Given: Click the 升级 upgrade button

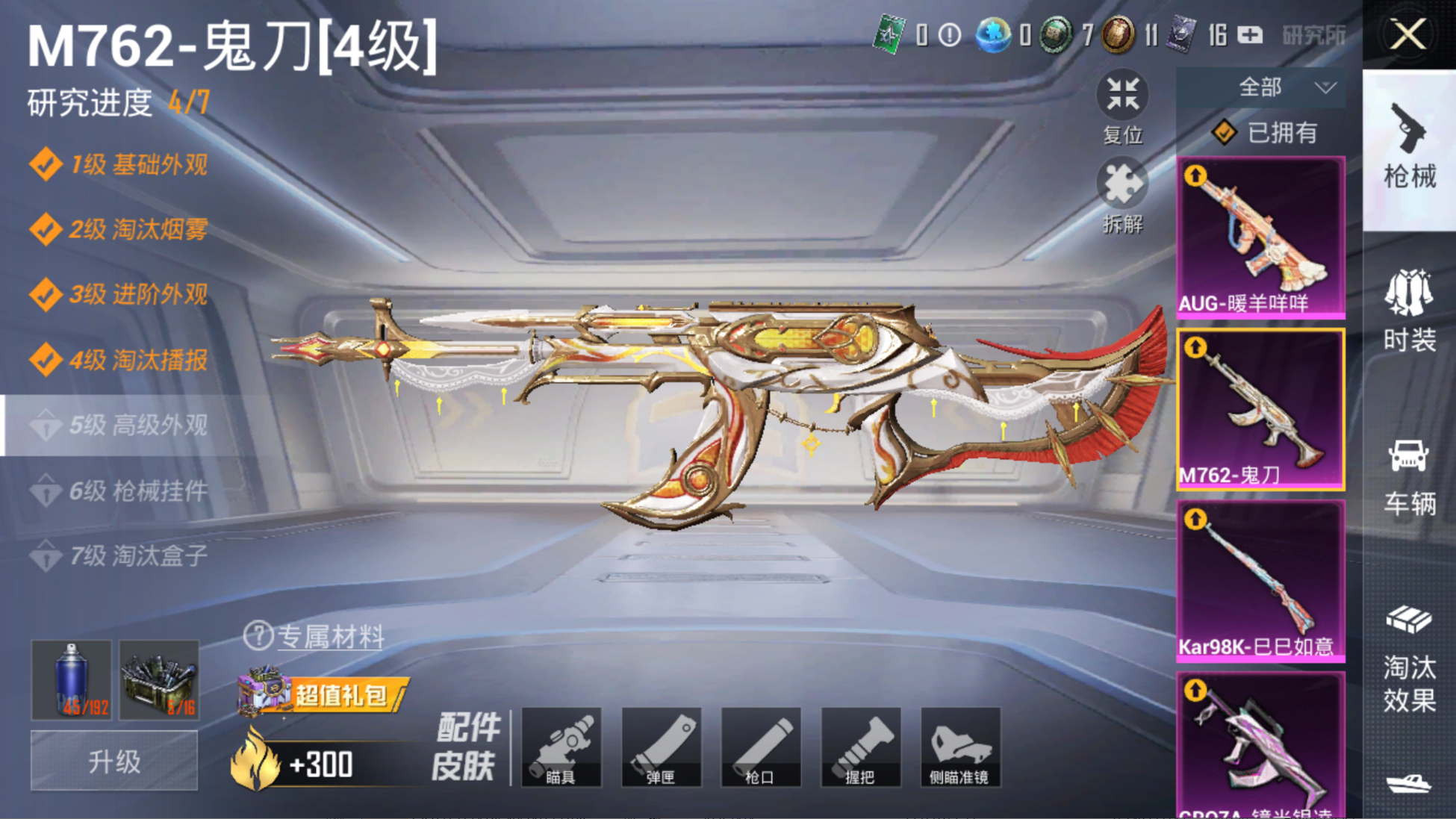Looking at the screenshot, I should point(114,761).
